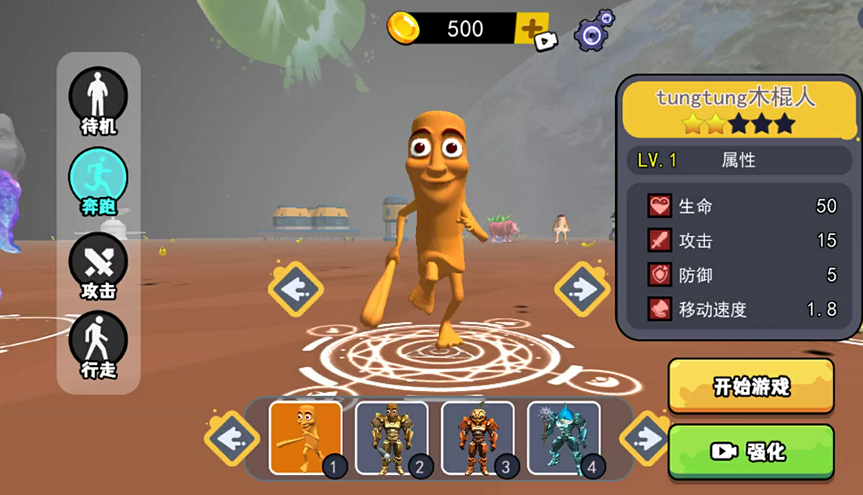Show previous characters in the roster bar
The image size is (863, 495).
[x=231, y=438]
